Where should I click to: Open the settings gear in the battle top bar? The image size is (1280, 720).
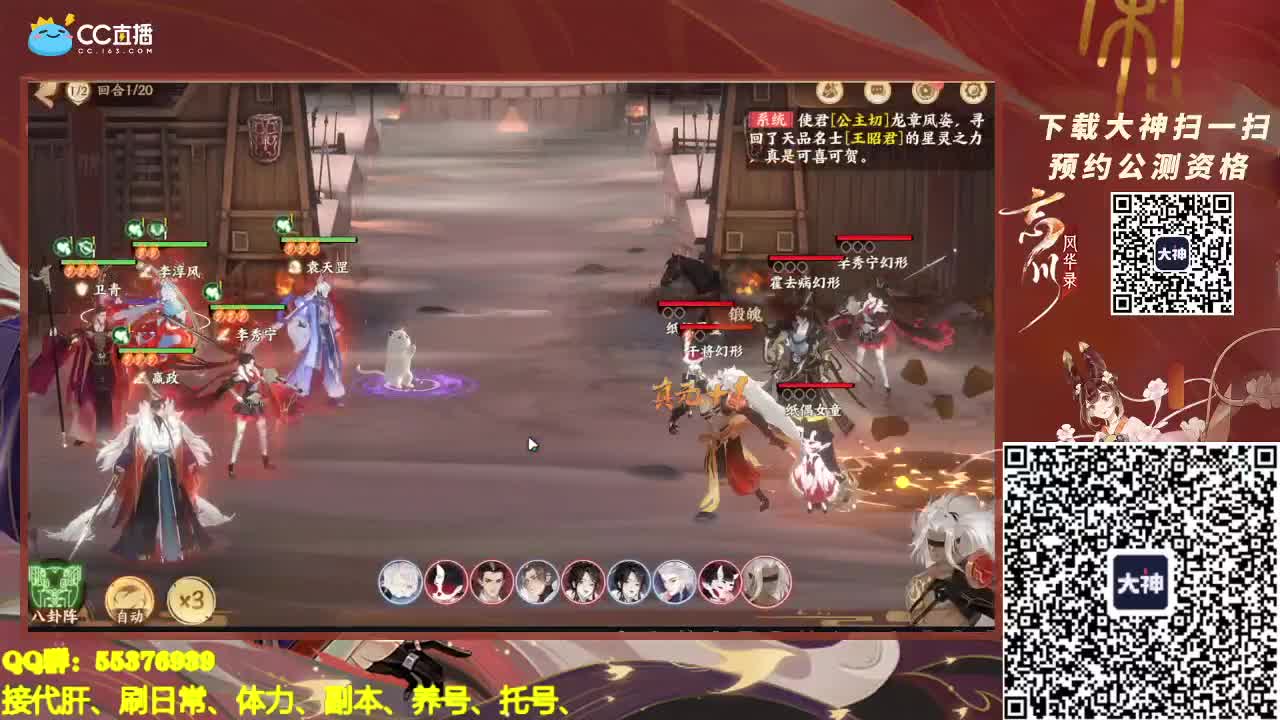(x=969, y=91)
